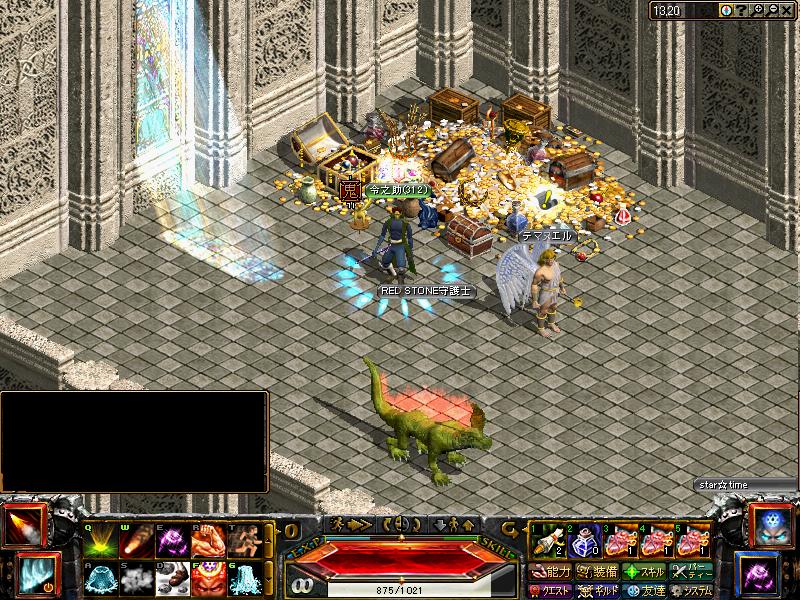
Task: Open the ギルド (guild) window
Action: coord(597,590)
